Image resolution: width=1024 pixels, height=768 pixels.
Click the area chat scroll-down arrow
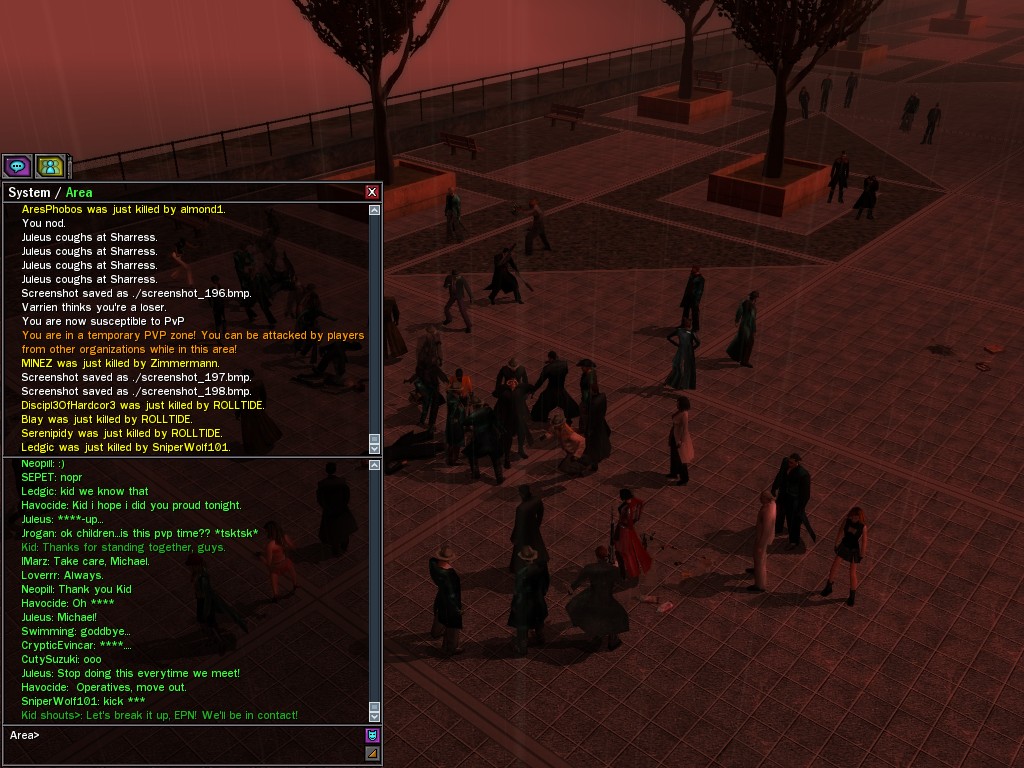pyautogui.click(x=375, y=716)
